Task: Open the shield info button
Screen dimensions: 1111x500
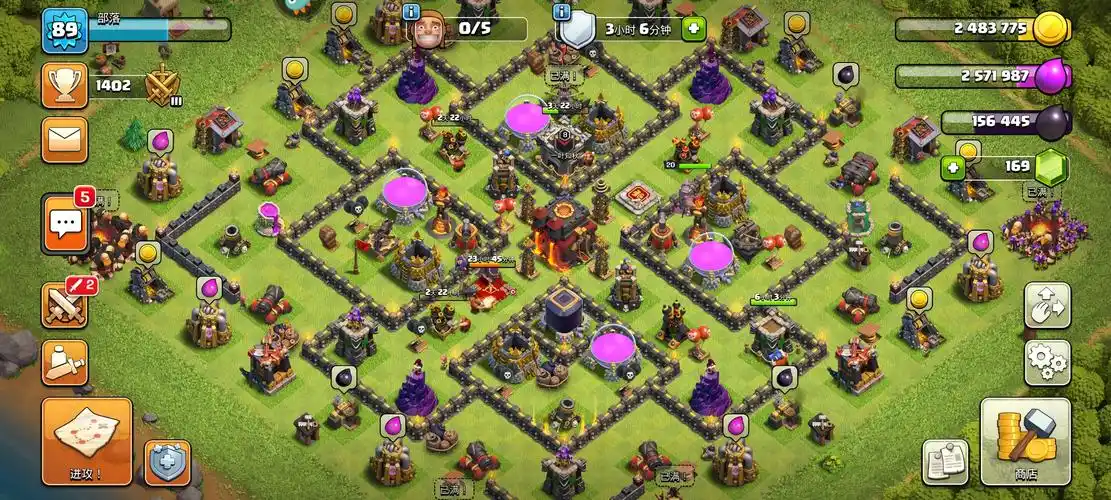Action: [x=561, y=13]
